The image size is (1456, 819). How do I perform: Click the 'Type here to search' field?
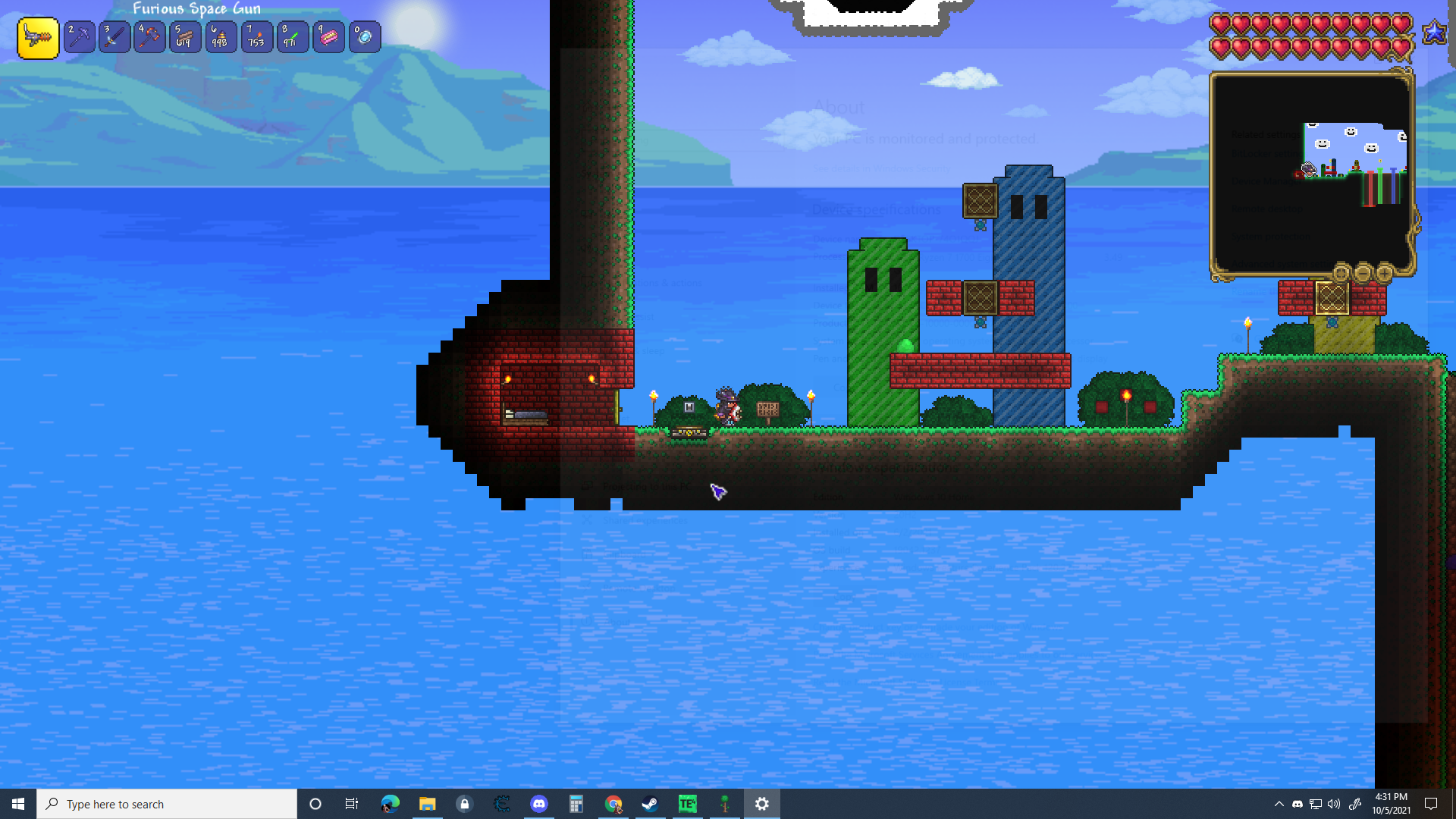coord(167,804)
